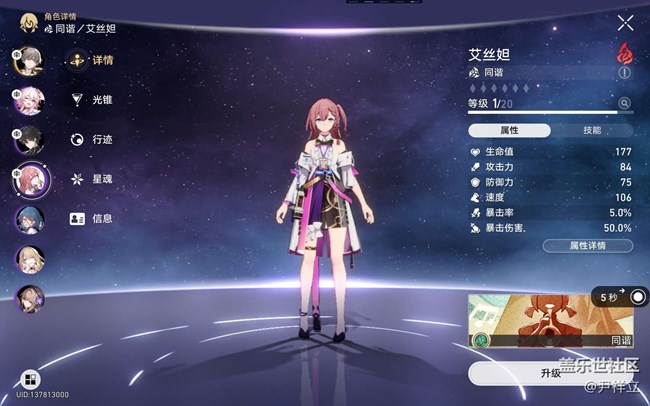Switch to the 属性 (Attributes) tab
650x406 pixels.
pyautogui.click(x=509, y=130)
